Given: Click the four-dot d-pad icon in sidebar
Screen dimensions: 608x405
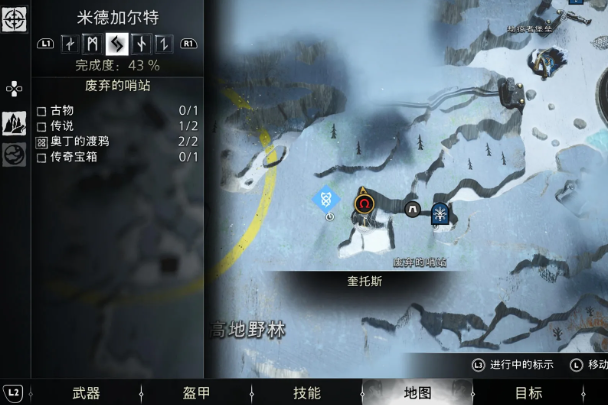Looking at the screenshot, I should click(14, 89).
